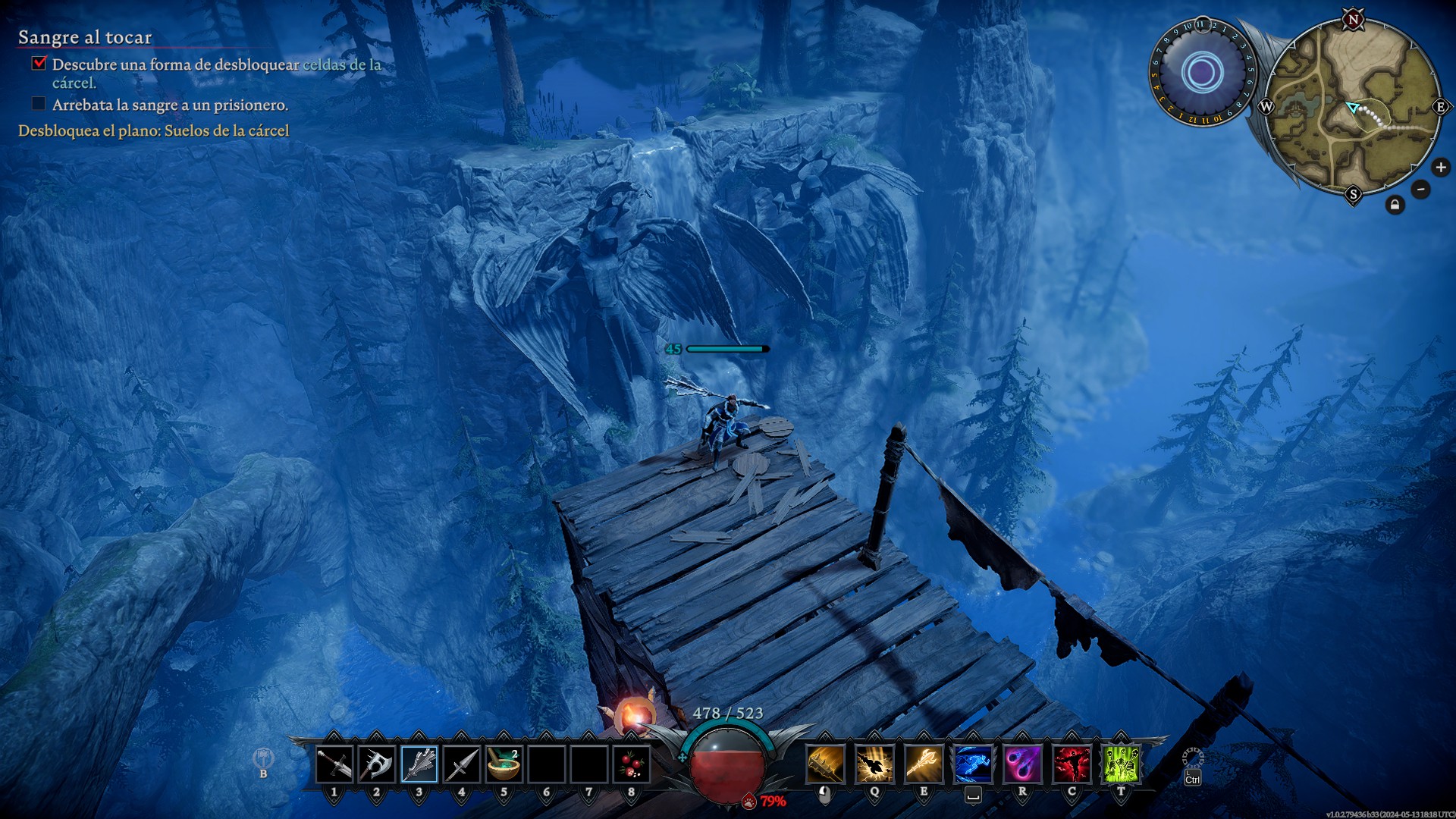Use the green mortar and pestle consumable
The width and height of the screenshot is (1456, 819).
[504, 764]
